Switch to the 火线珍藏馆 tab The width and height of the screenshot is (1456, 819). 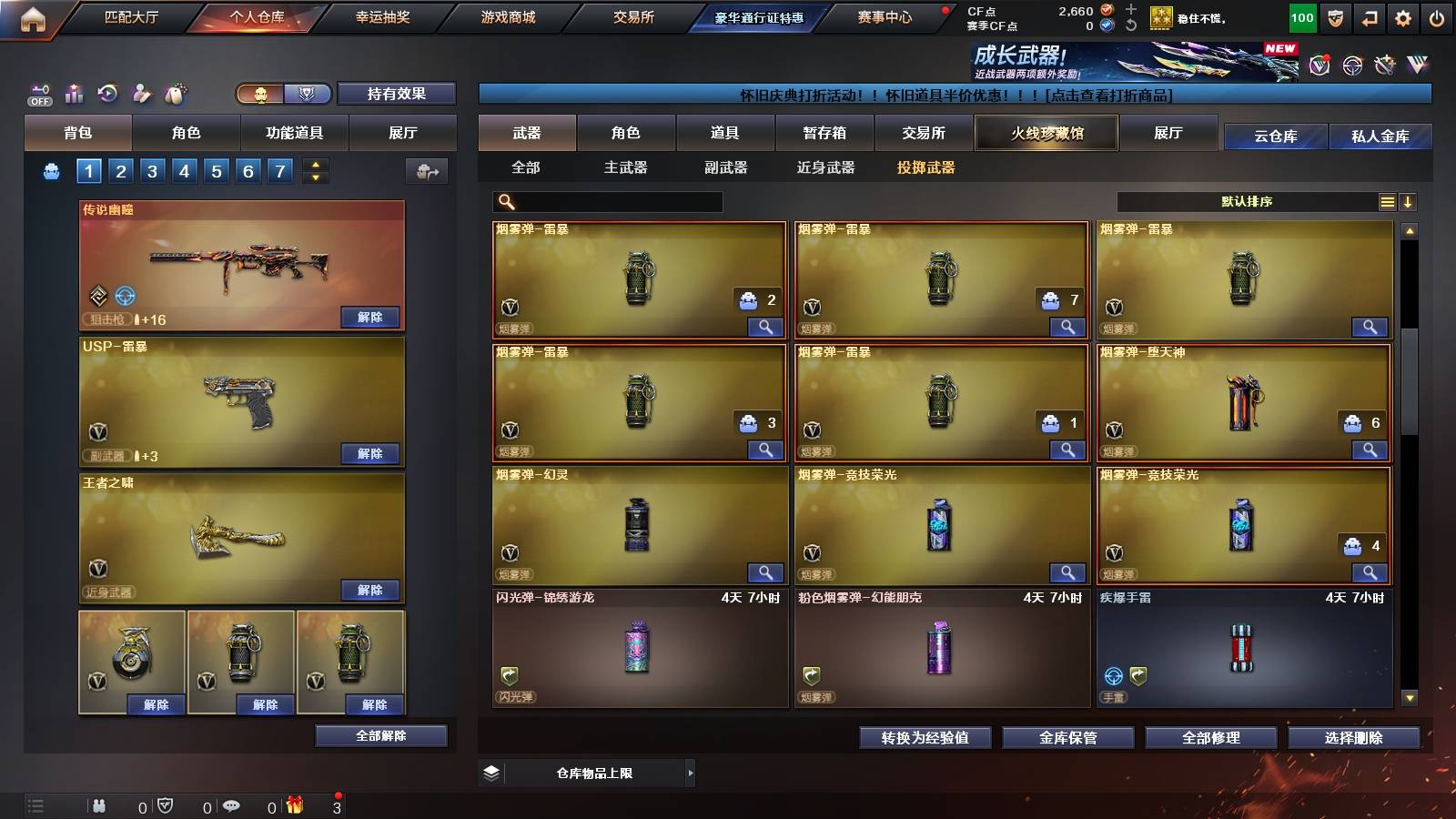pyautogui.click(x=1046, y=133)
